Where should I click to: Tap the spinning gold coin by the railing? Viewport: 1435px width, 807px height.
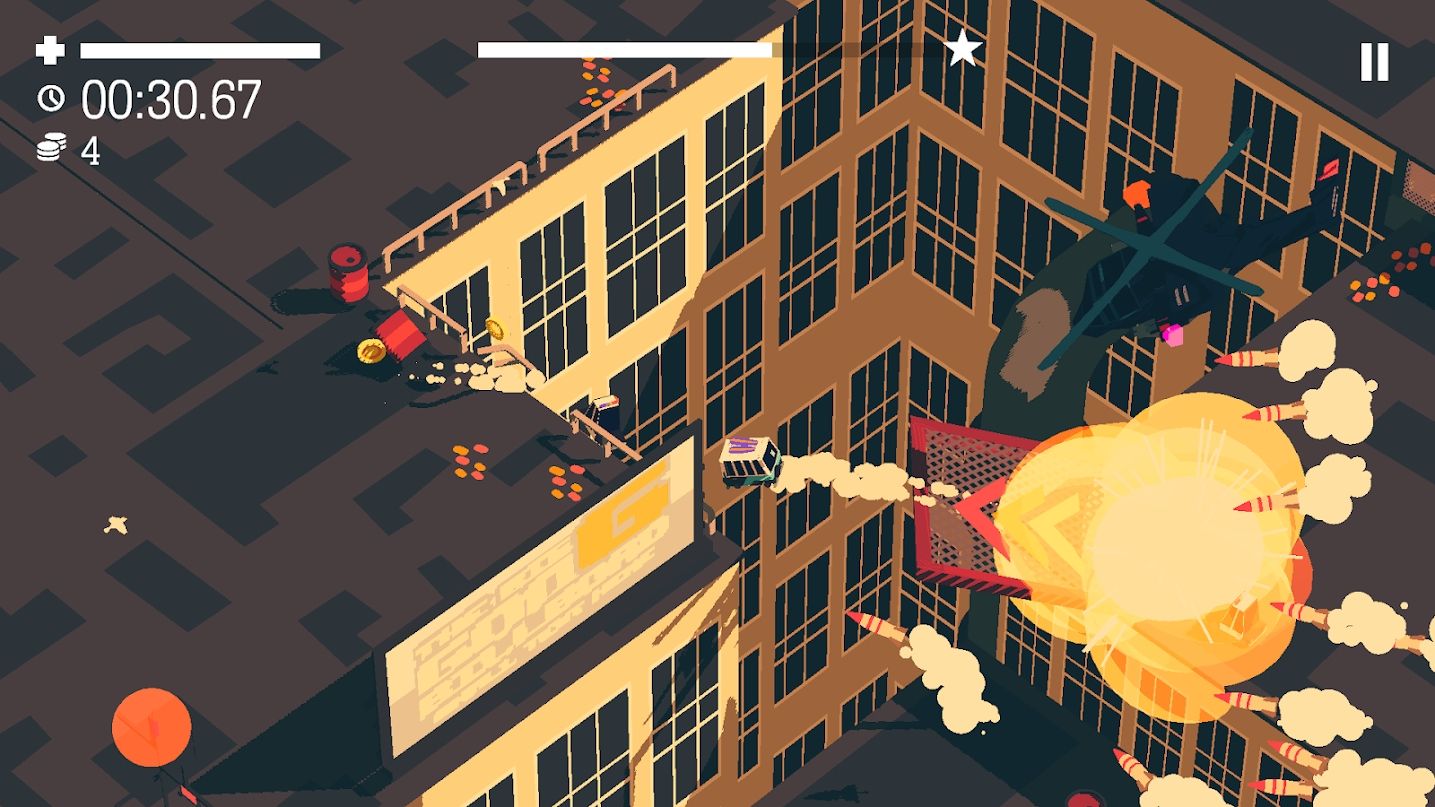tap(497, 332)
